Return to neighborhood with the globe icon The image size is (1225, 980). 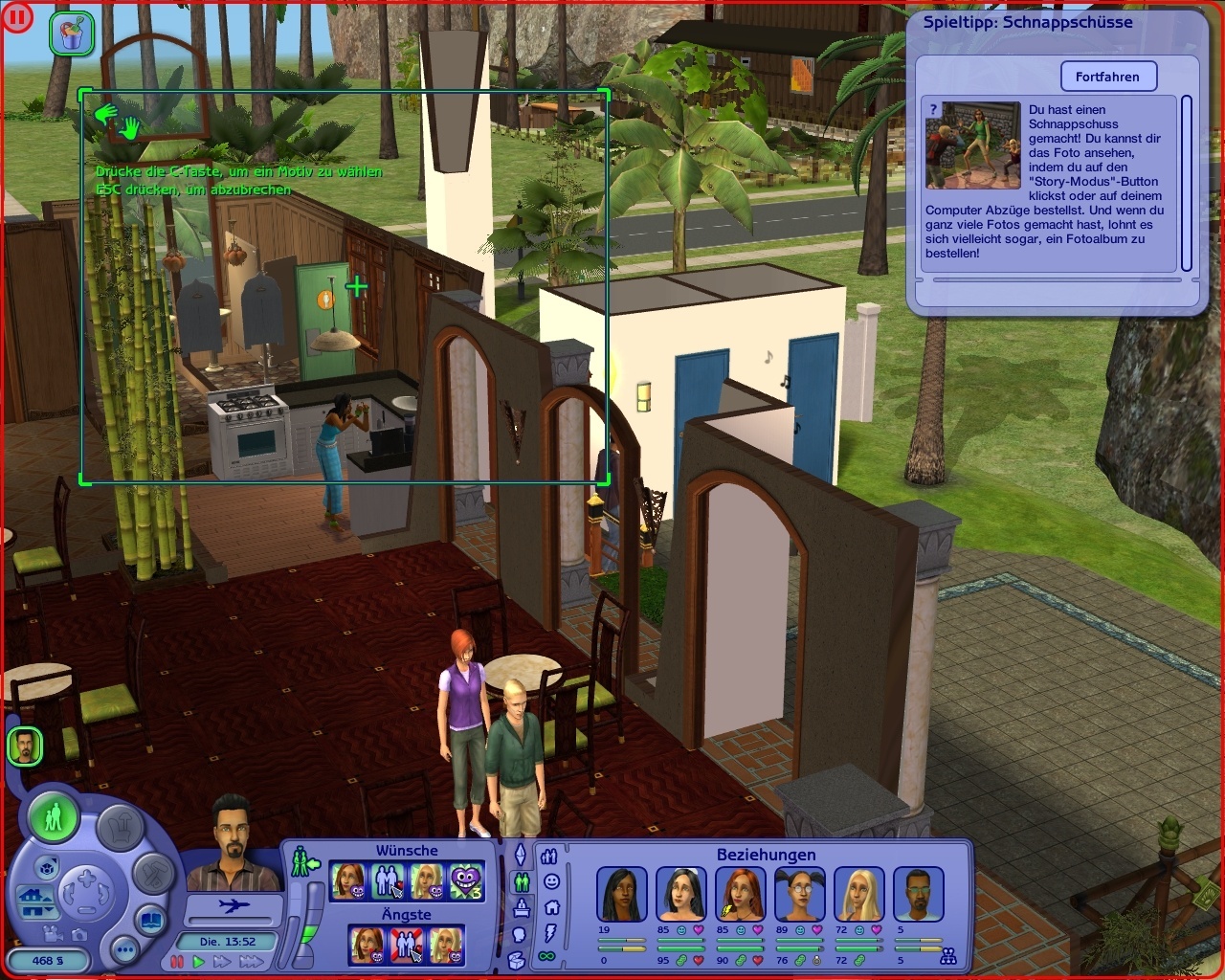47,868
